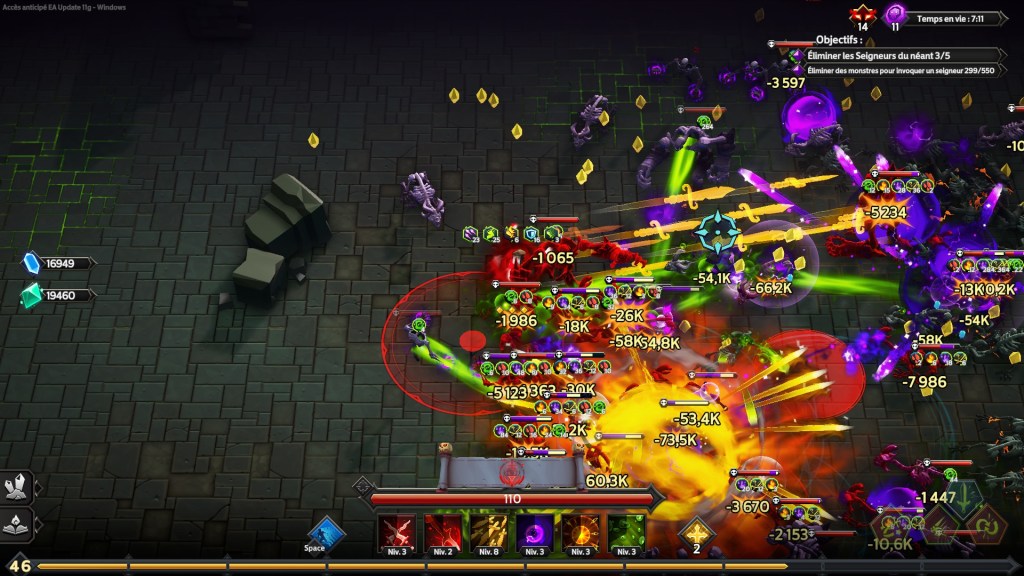Click the blue crystal currency icon
The width and height of the screenshot is (1024, 576).
pos(32,263)
